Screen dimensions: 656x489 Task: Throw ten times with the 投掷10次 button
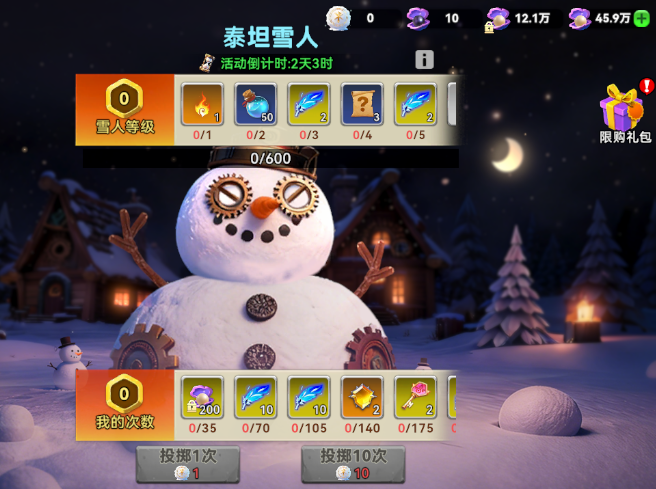(x=353, y=464)
